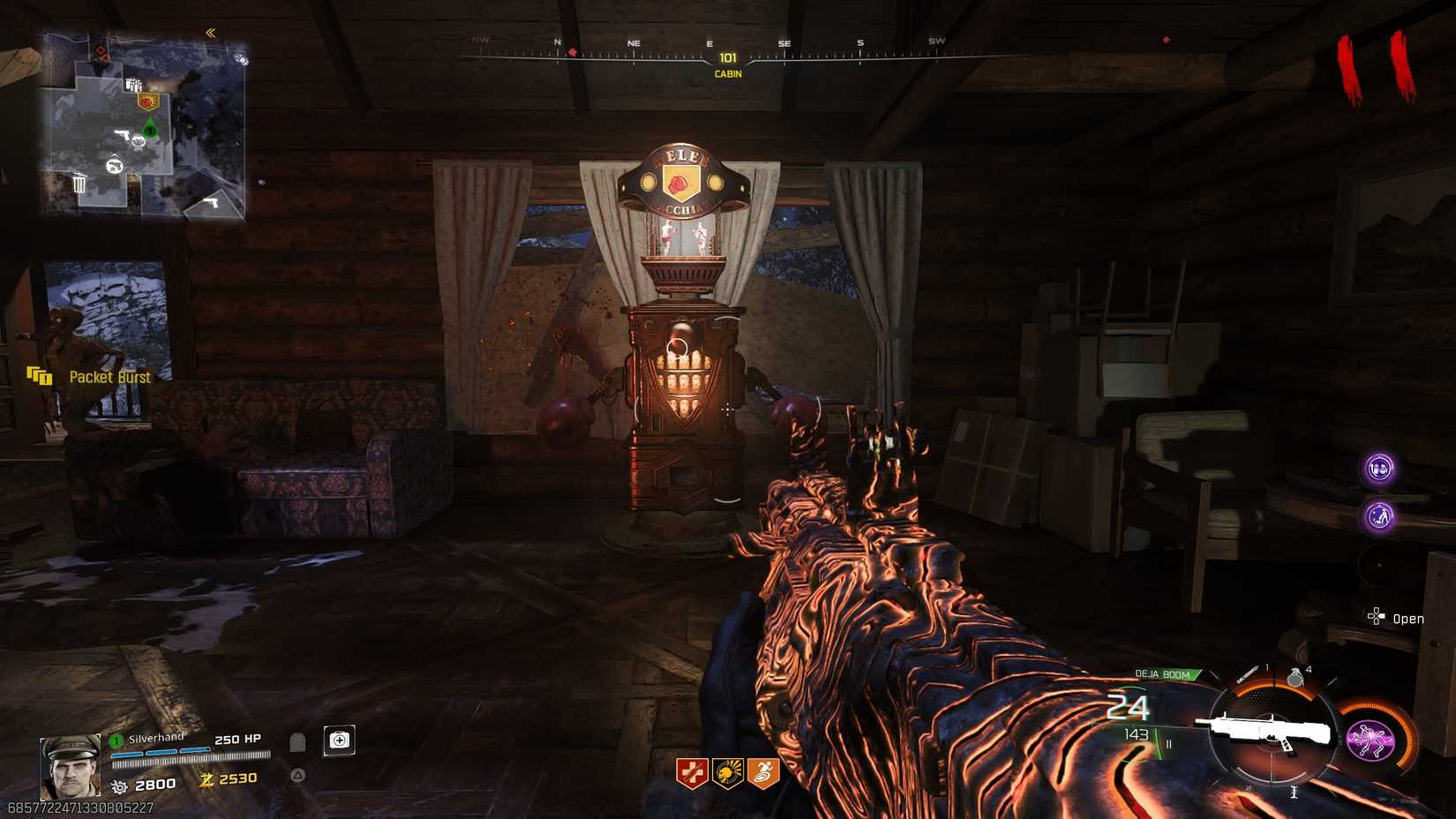Click the frag grenade equipment icon
The height and width of the screenshot is (819, 1456).
1295,676
